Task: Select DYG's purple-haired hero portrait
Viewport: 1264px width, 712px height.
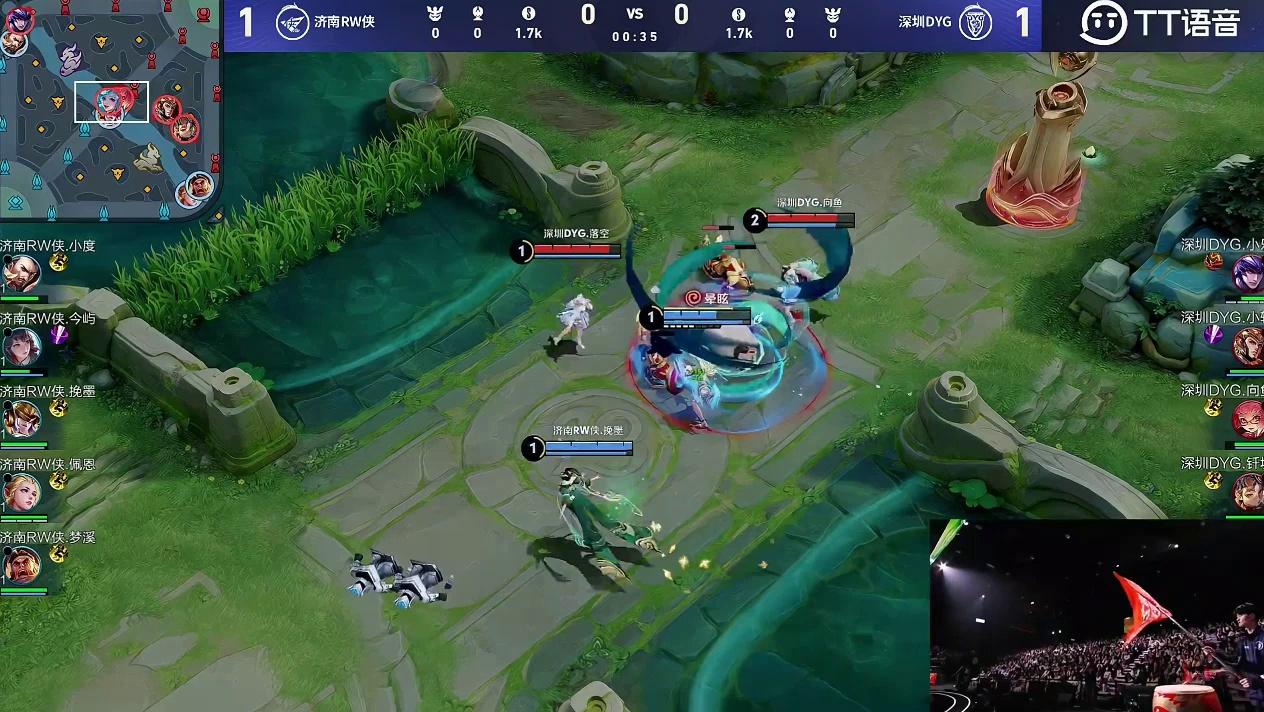Action: click(1248, 272)
